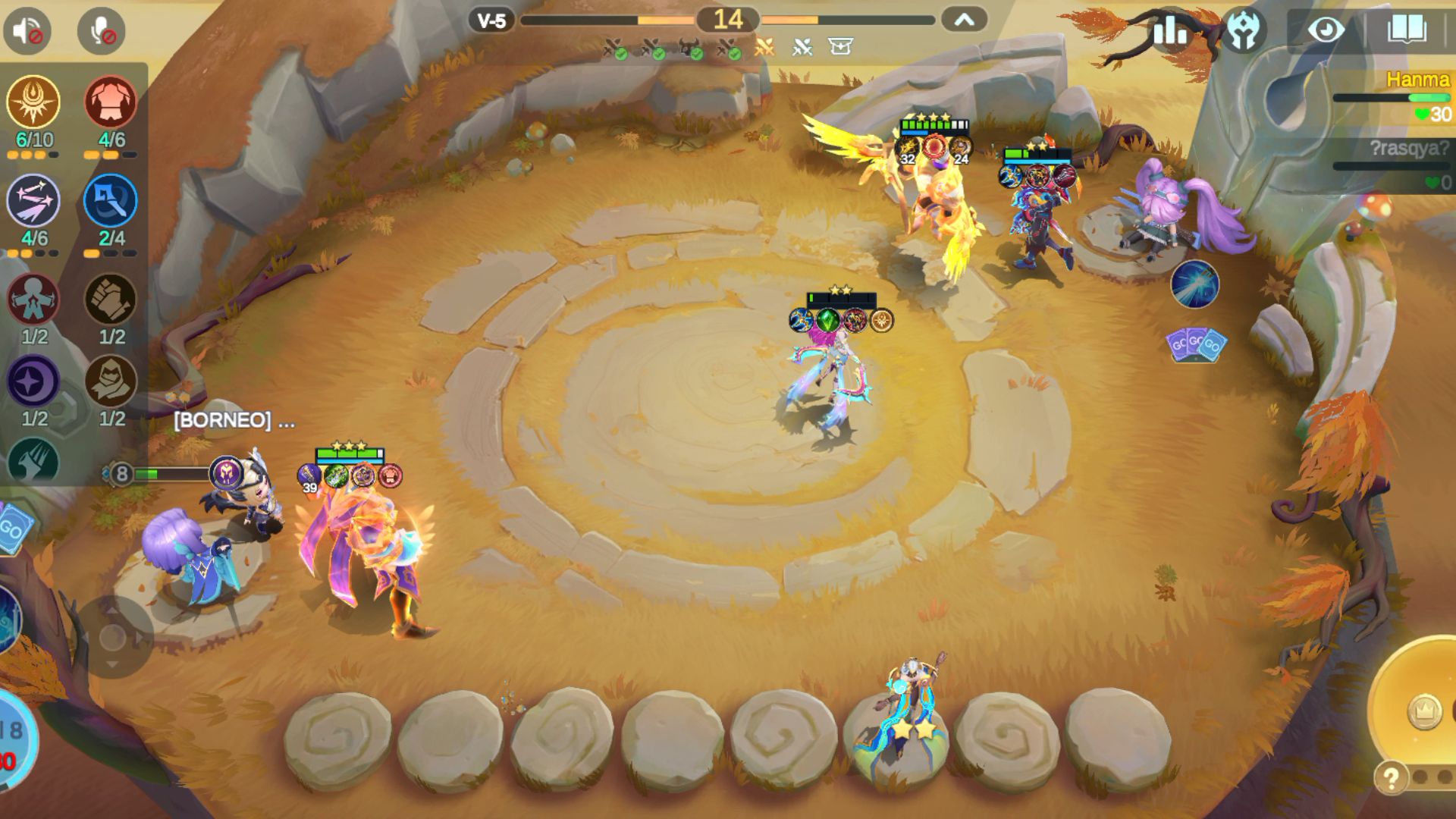Open the bar chart statistics panel

1170,31
